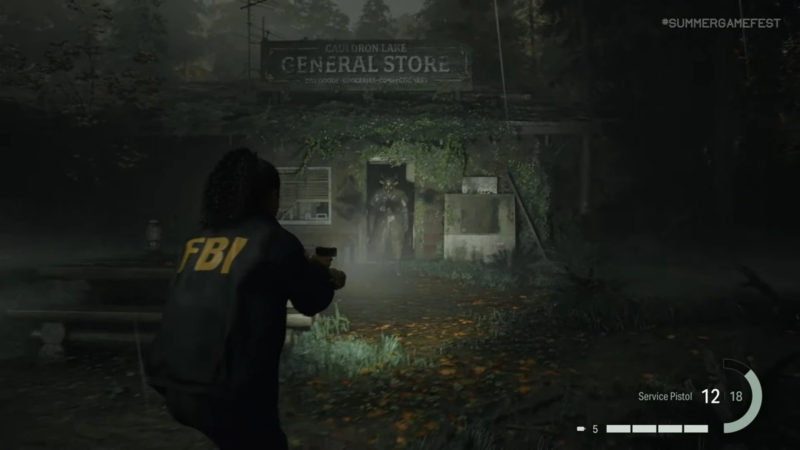The height and width of the screenshot is (450, 800).
Task: Click the flashlight battery icon
Action: 581,429
